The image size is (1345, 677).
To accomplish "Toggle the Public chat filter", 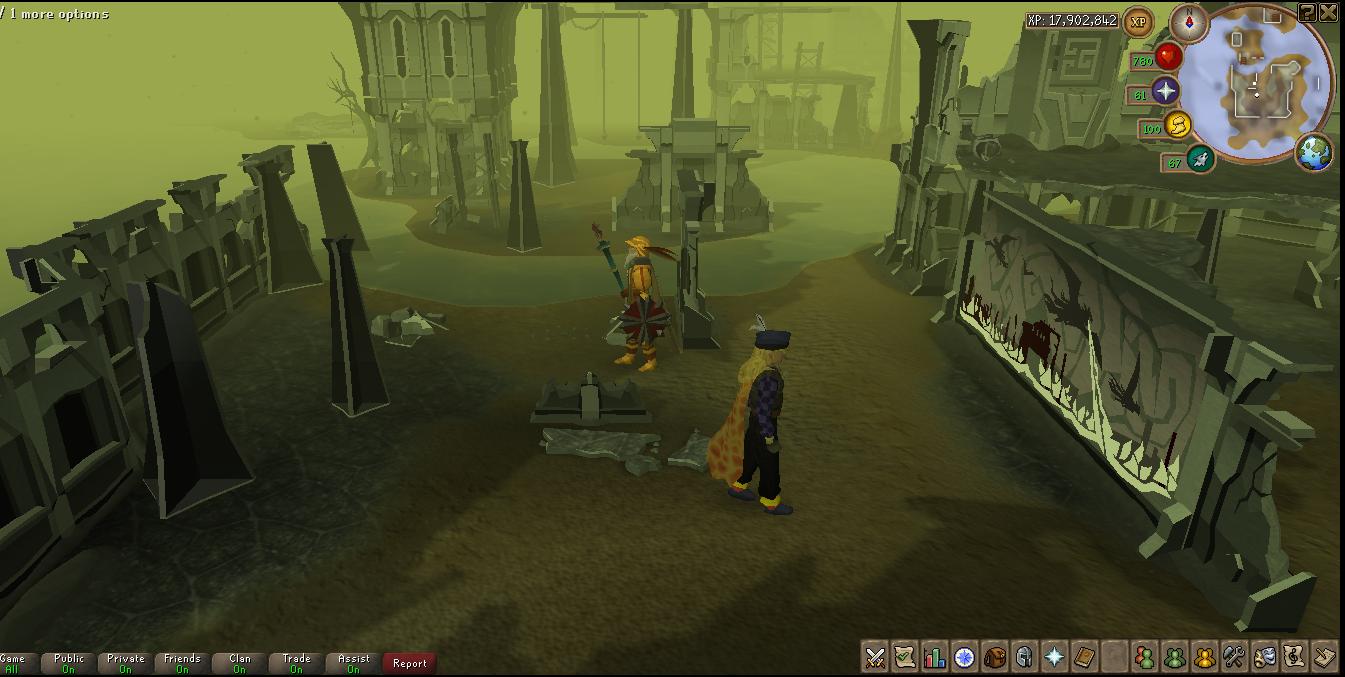I will pyautogui.click(x=69, y=663).
